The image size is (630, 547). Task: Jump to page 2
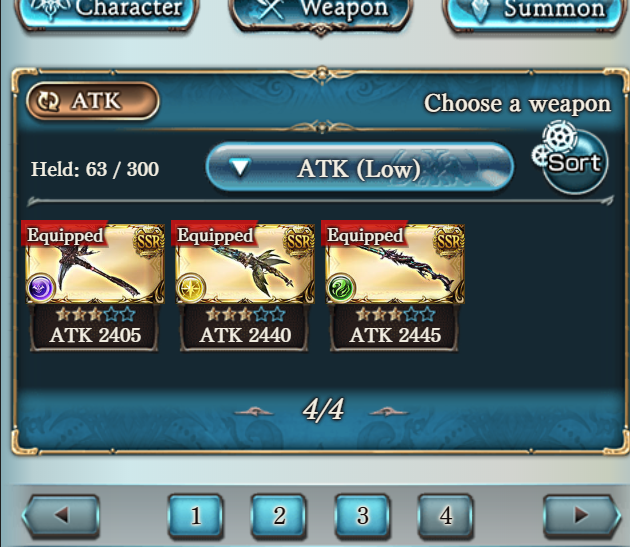[279, 516]
